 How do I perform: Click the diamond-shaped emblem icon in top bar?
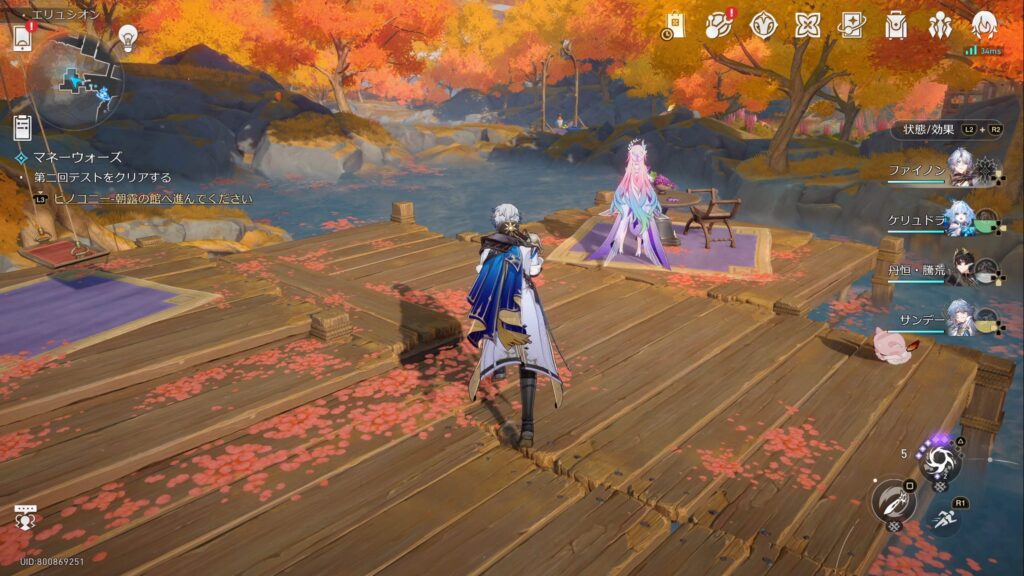coord(764,25)
